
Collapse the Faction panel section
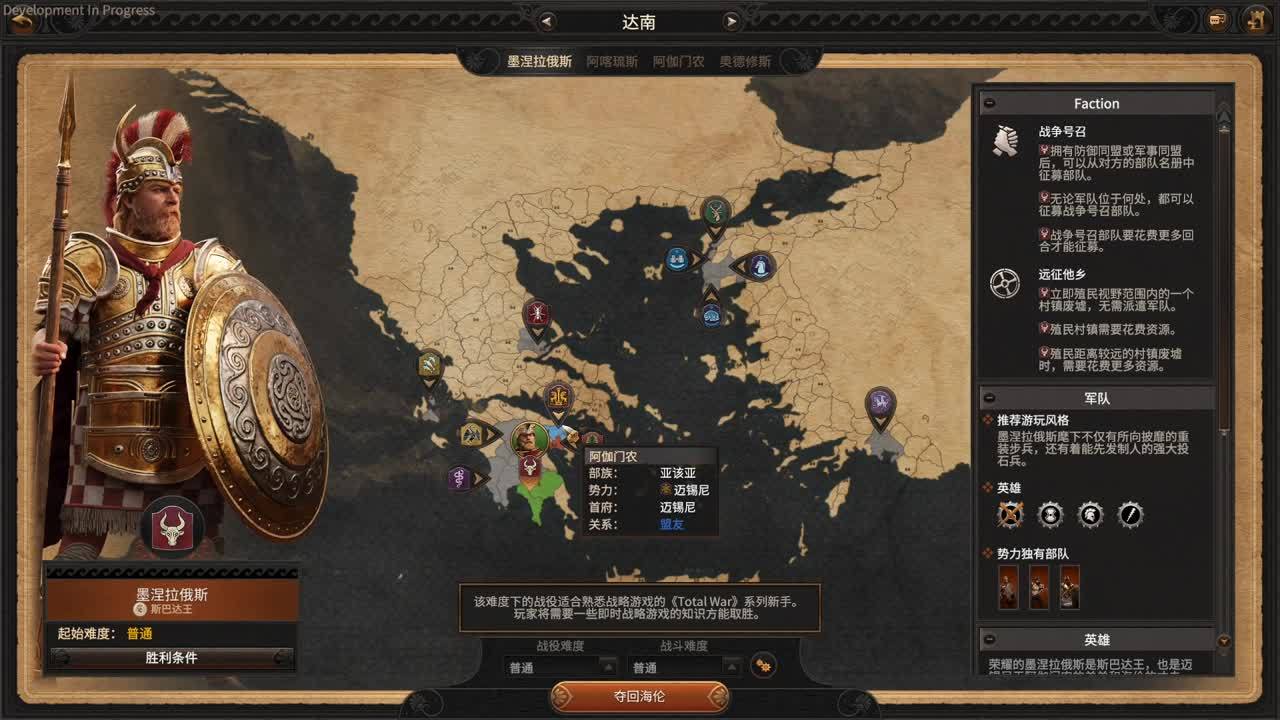click(989, 103)
